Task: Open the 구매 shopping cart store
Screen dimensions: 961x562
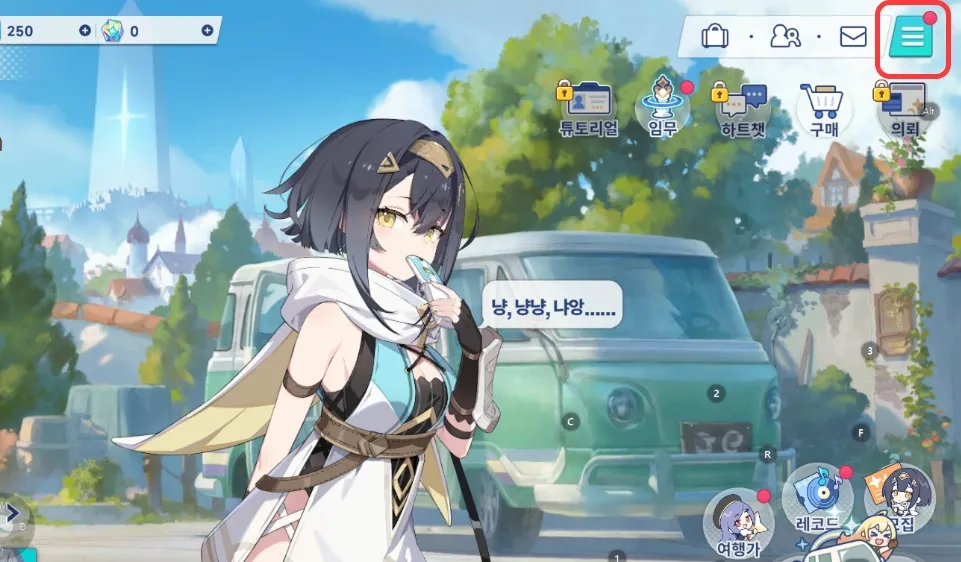Action: click(824, 108)
